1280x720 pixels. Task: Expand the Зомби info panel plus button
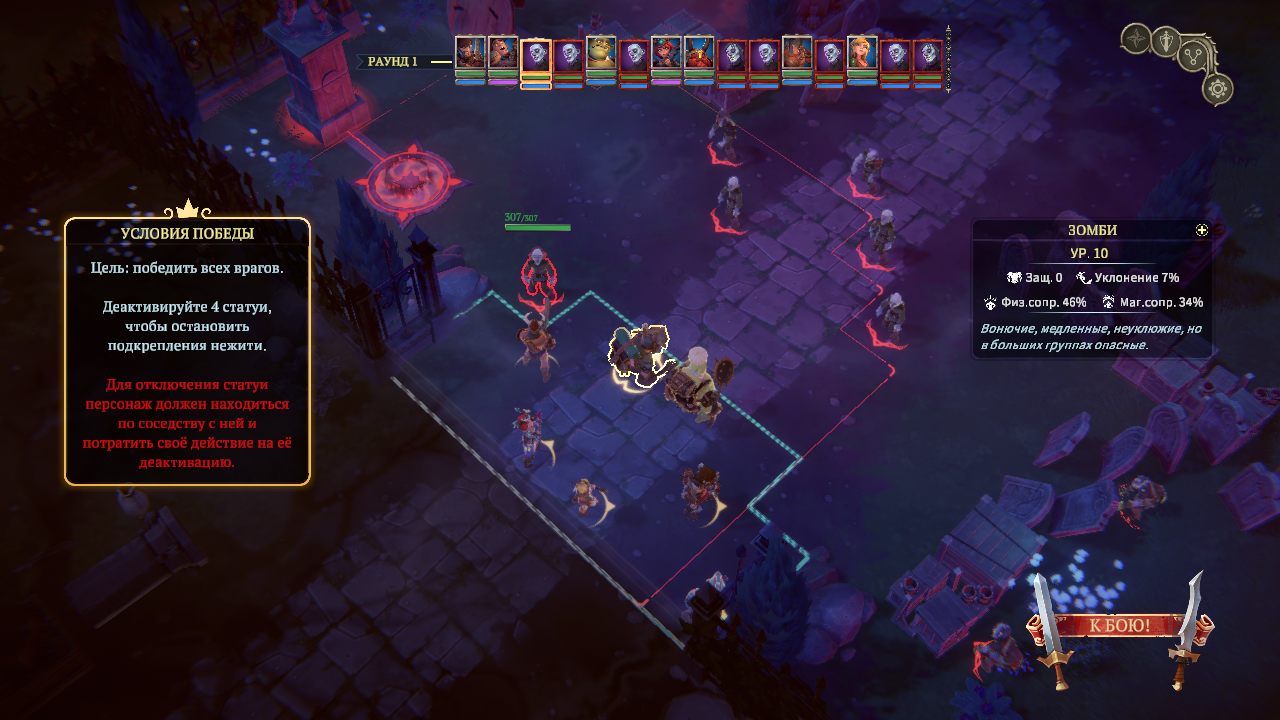click(x=1202, y=230)
